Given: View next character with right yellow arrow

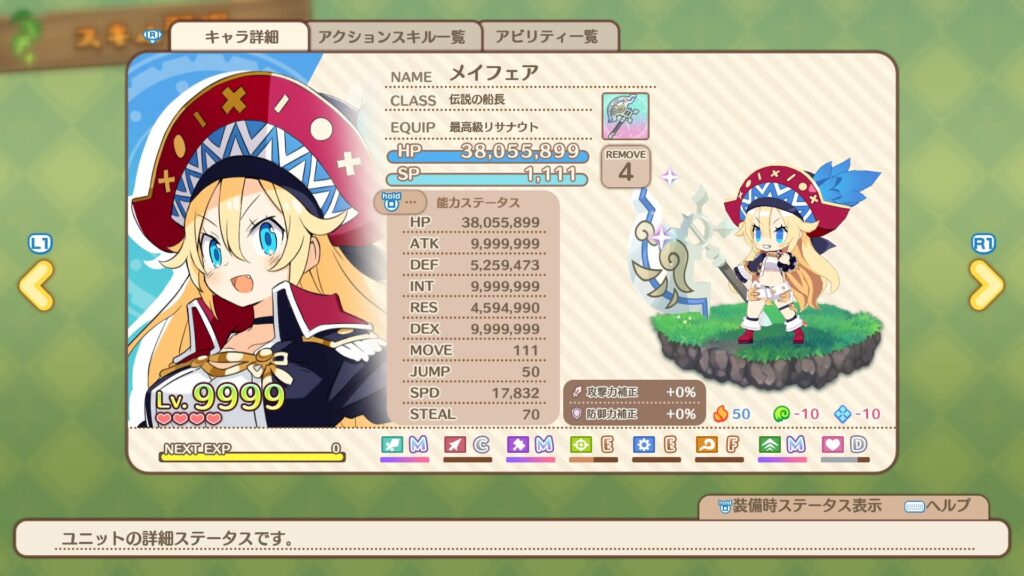Looking at the screenshot, I should click(985, 286).
